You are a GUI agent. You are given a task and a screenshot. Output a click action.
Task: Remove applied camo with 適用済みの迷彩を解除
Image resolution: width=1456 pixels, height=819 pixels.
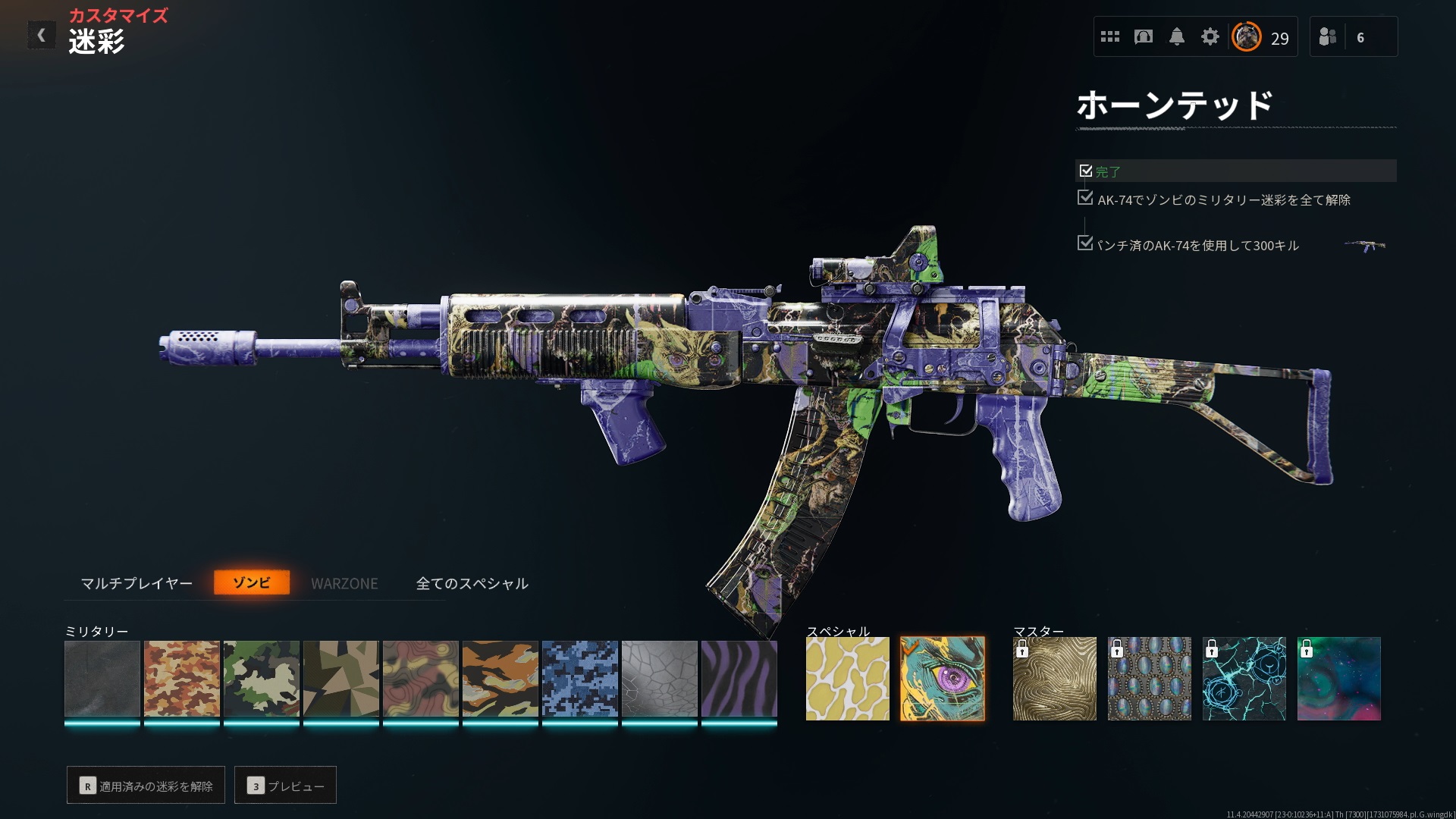point(146,786)
